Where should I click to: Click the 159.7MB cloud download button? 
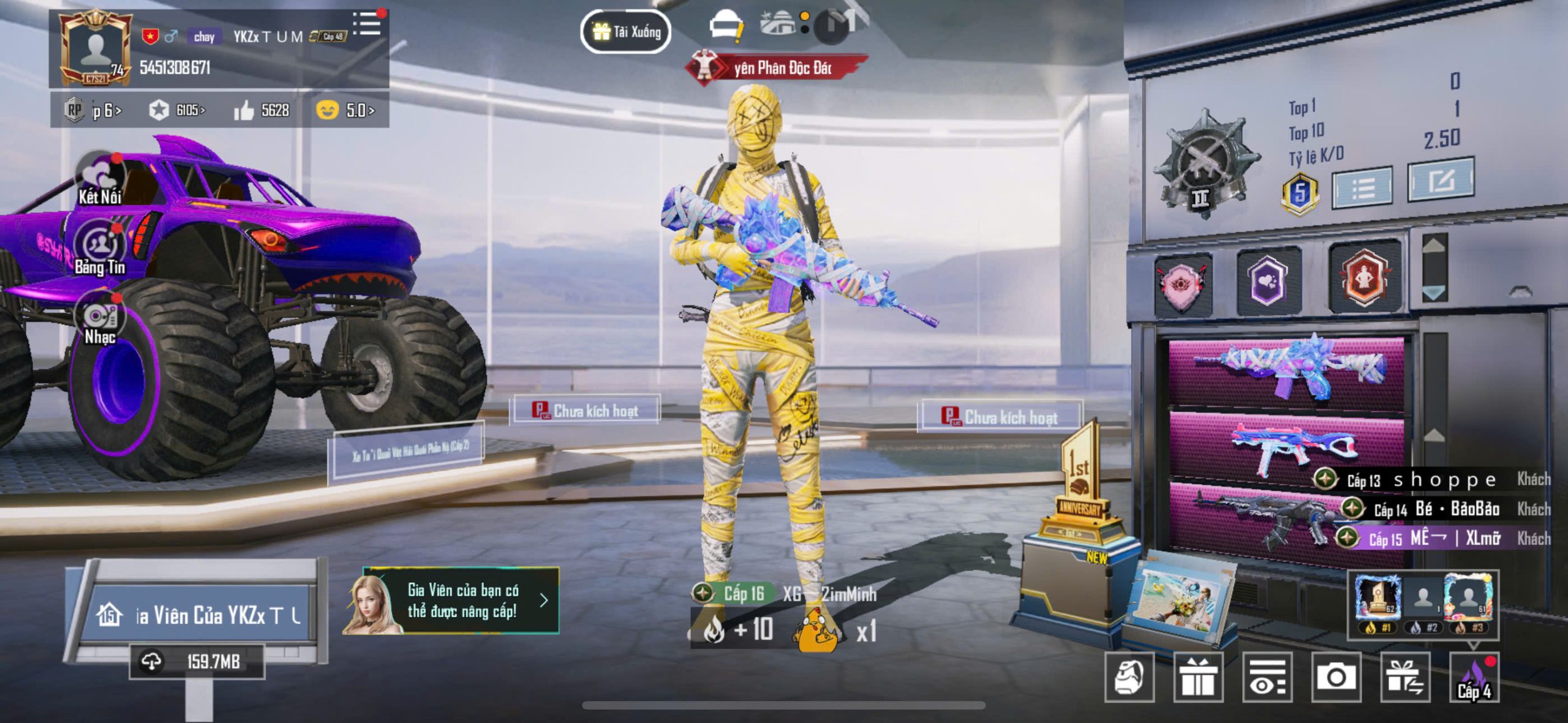197,661
